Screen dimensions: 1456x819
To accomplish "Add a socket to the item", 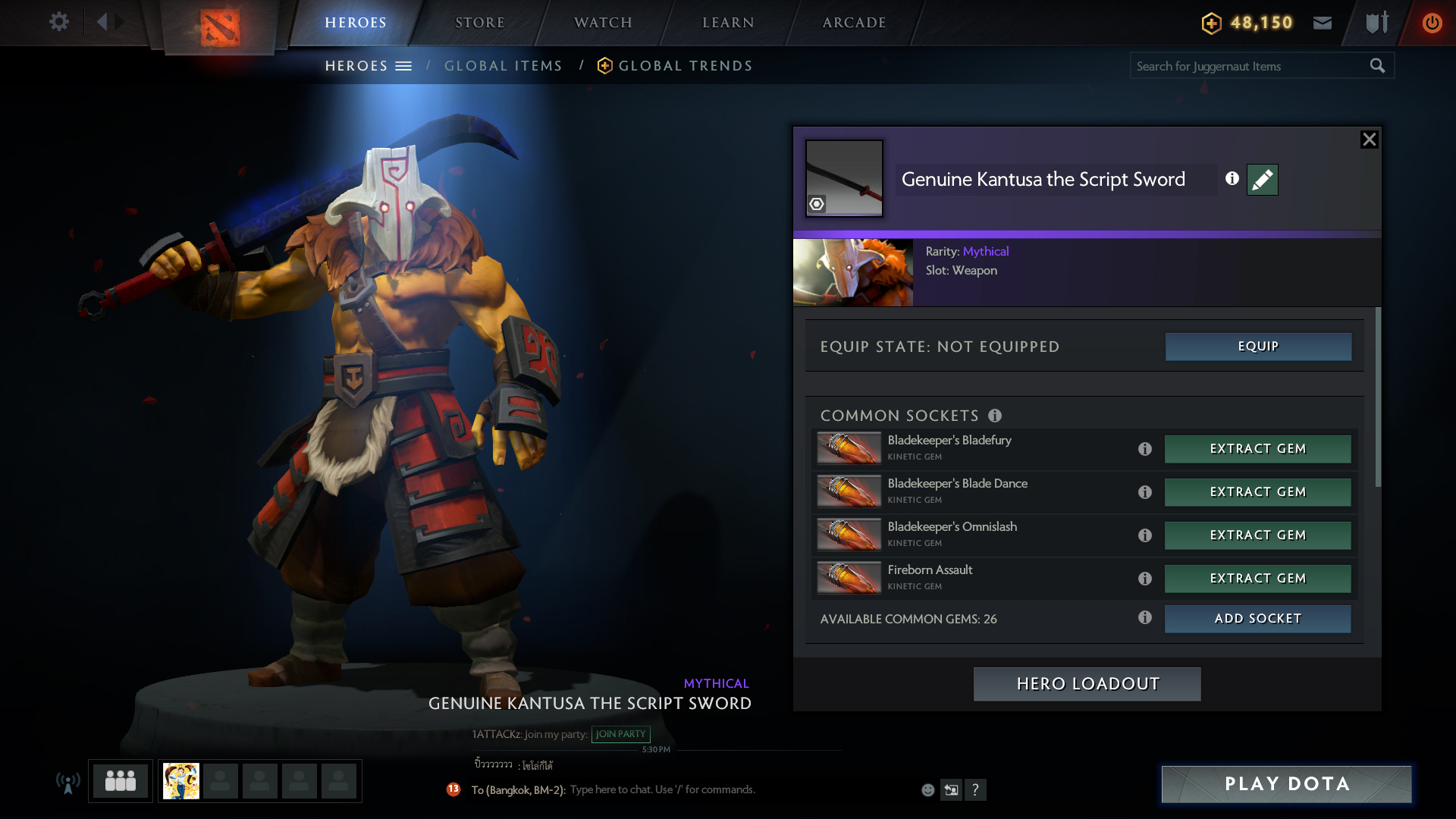I will coord(1257,619).
